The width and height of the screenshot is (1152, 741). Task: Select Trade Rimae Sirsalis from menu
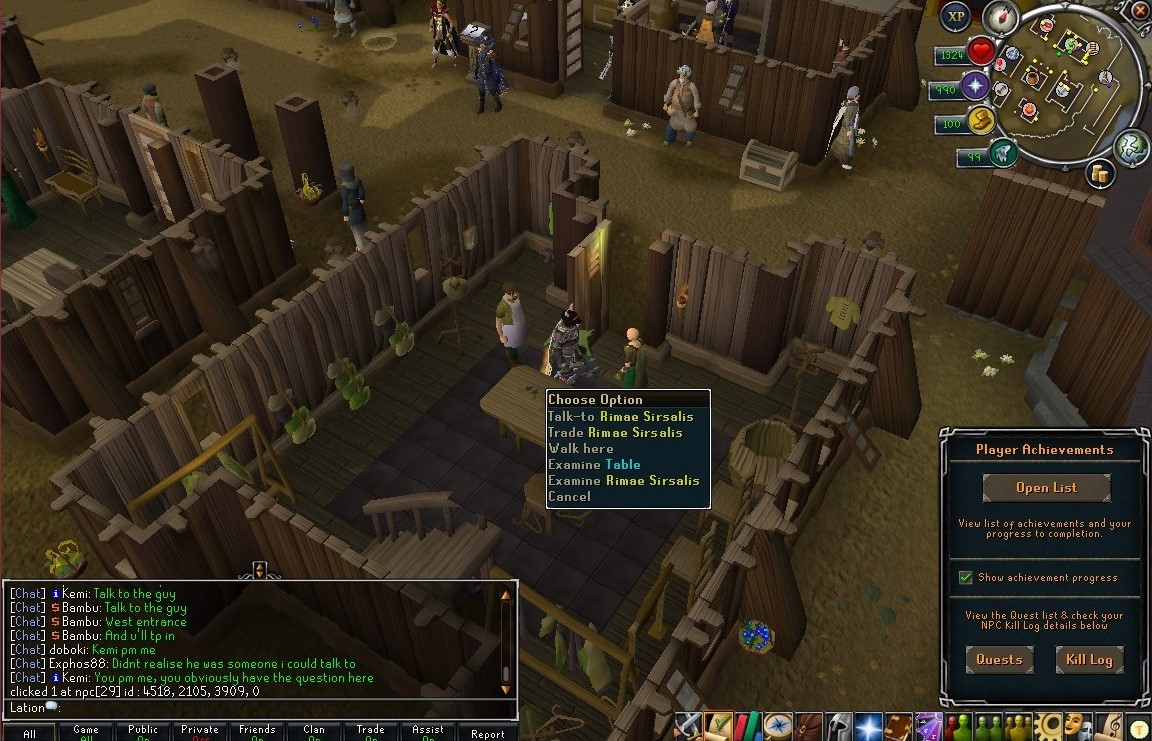click(x=615, y=432)
